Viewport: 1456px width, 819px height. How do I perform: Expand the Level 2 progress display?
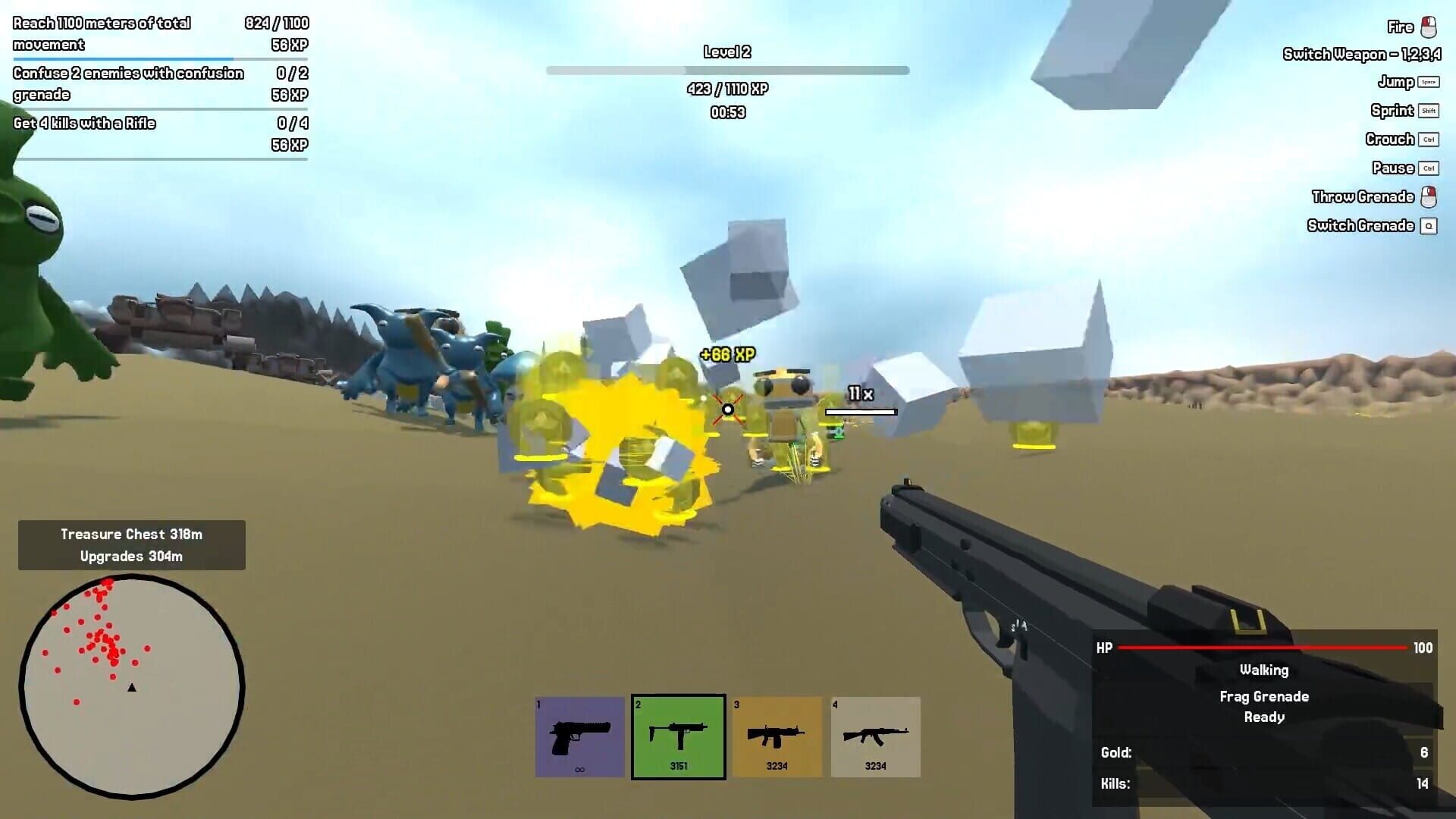point(726,52)
